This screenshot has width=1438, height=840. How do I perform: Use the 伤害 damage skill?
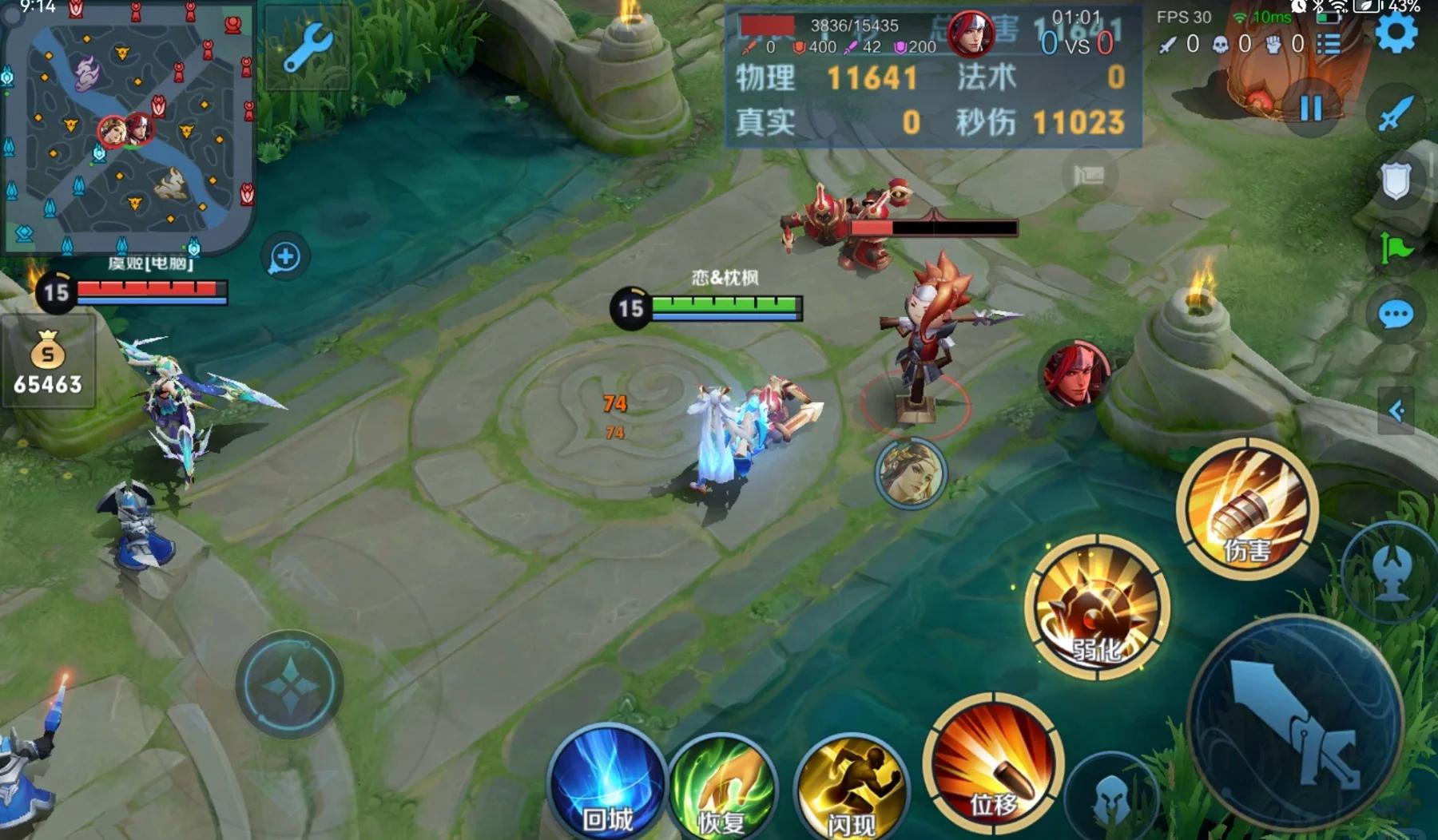click(1246, 508)
